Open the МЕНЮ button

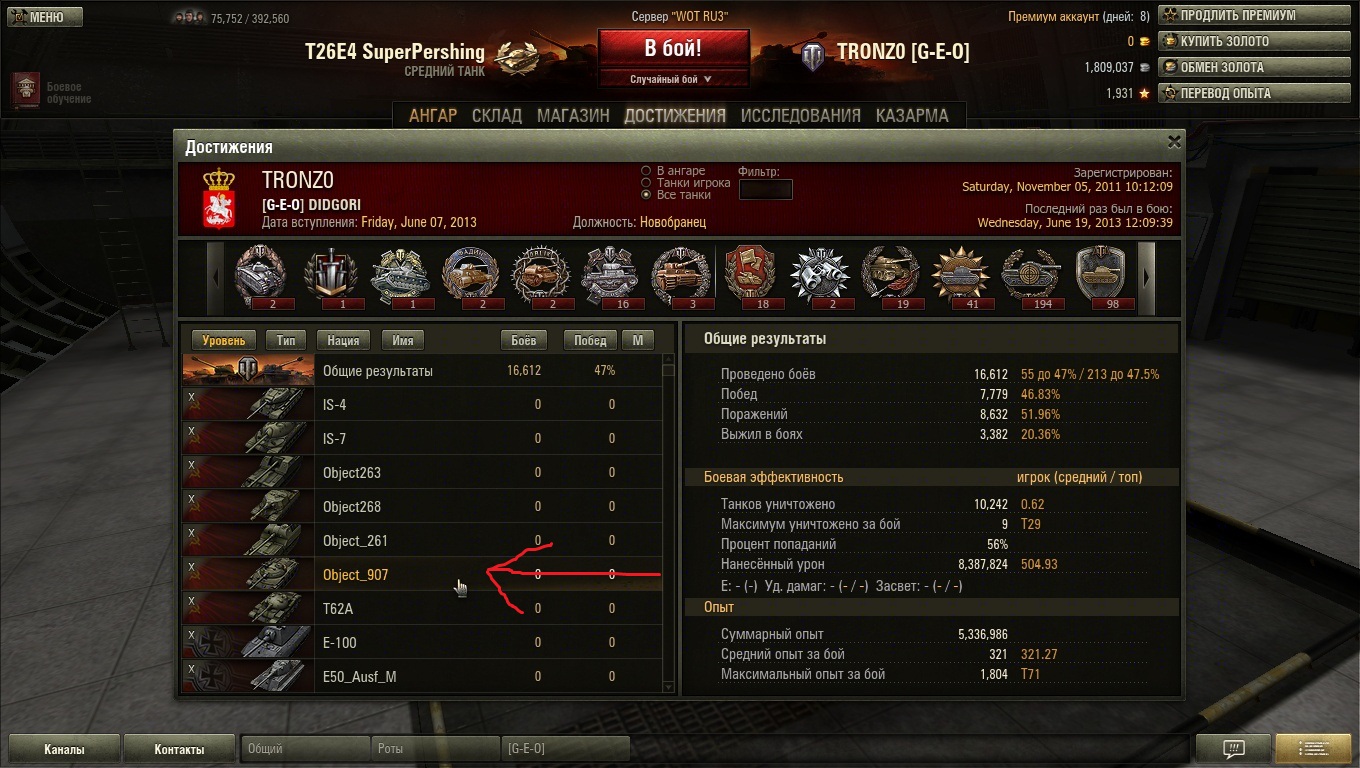coord(42,17)
